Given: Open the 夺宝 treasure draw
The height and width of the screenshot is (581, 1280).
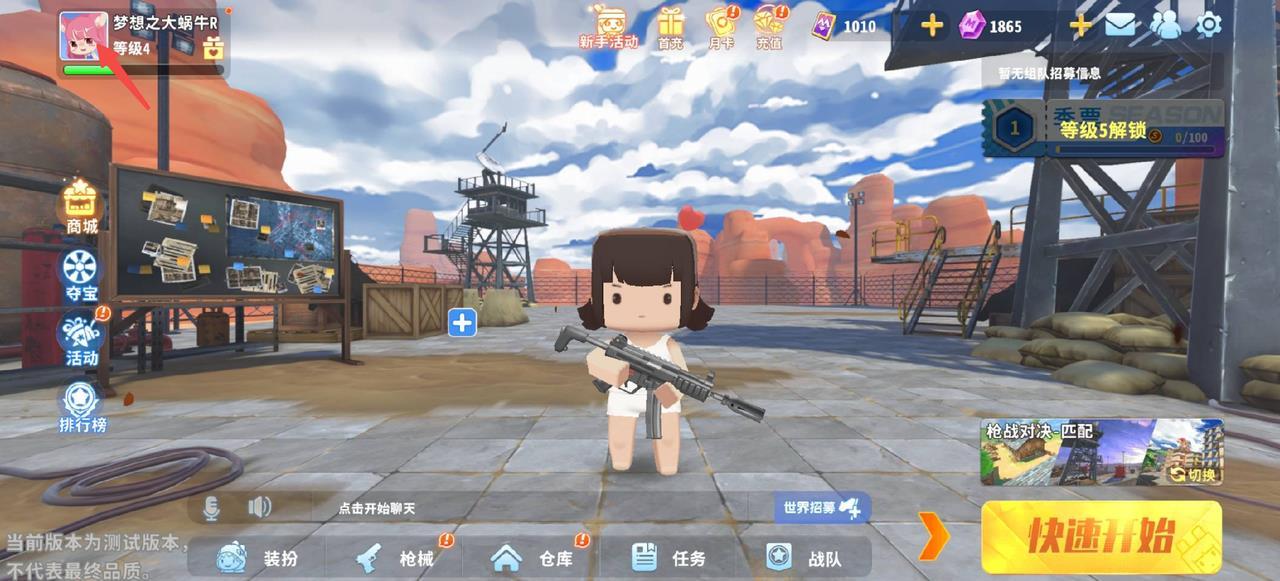Looking at the screenshot, I should coord(81,274).
